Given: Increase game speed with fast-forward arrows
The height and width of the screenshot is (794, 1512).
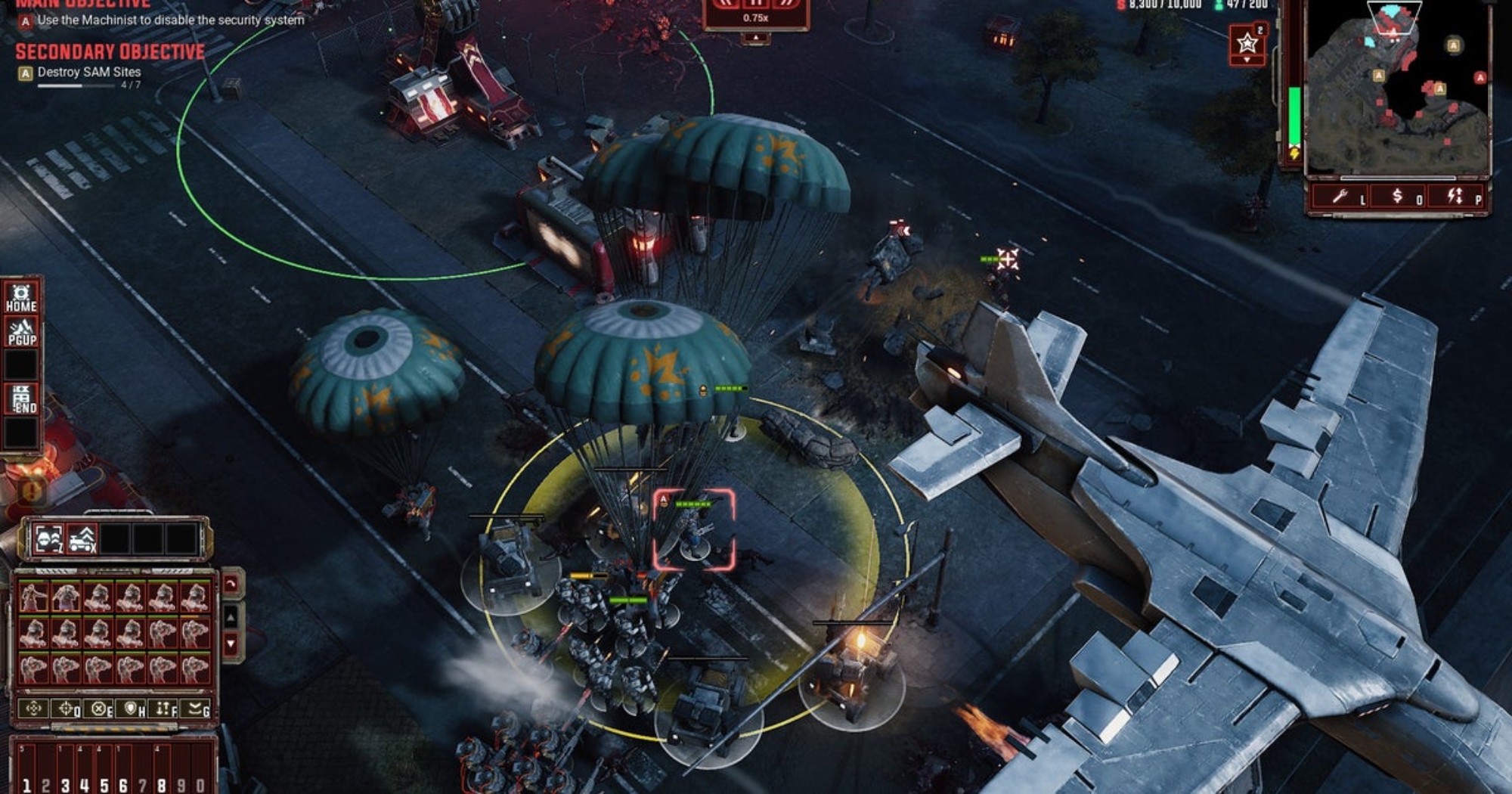Looking at the screenshot, I should pos(786,3).
